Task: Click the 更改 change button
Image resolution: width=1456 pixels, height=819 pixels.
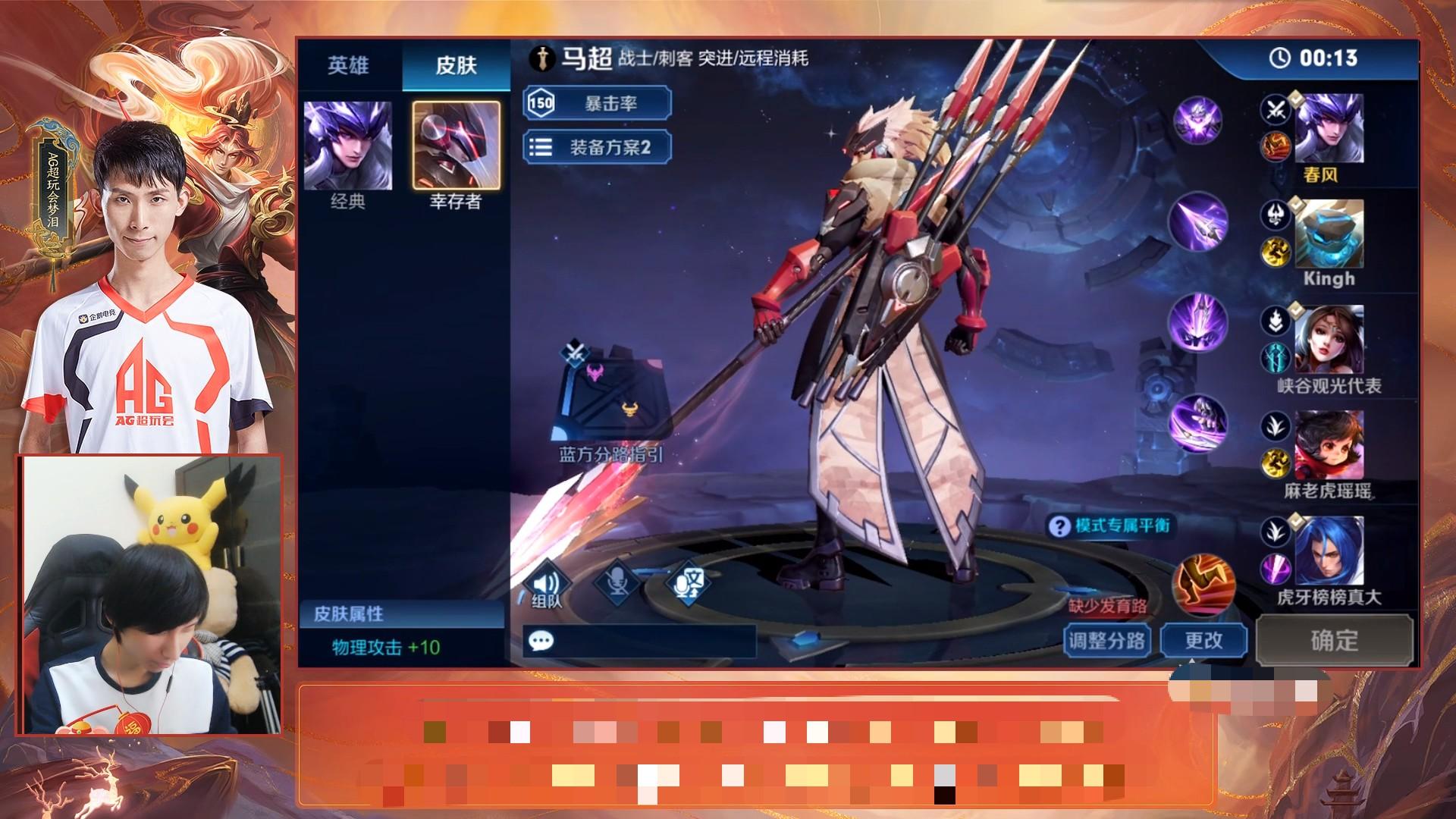Action: pos(1203,641)
